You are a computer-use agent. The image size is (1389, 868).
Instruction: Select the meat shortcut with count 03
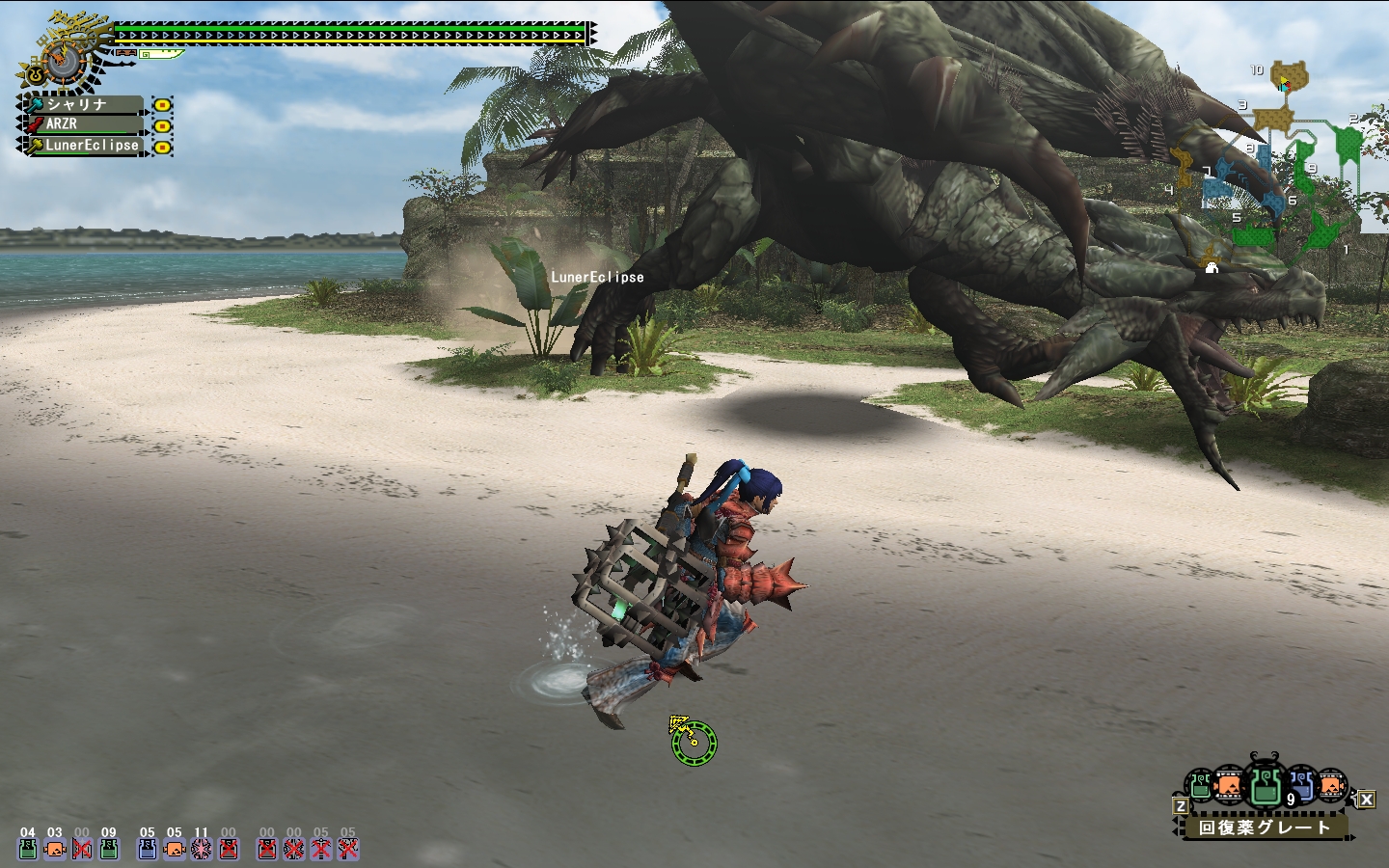[55, 849]
